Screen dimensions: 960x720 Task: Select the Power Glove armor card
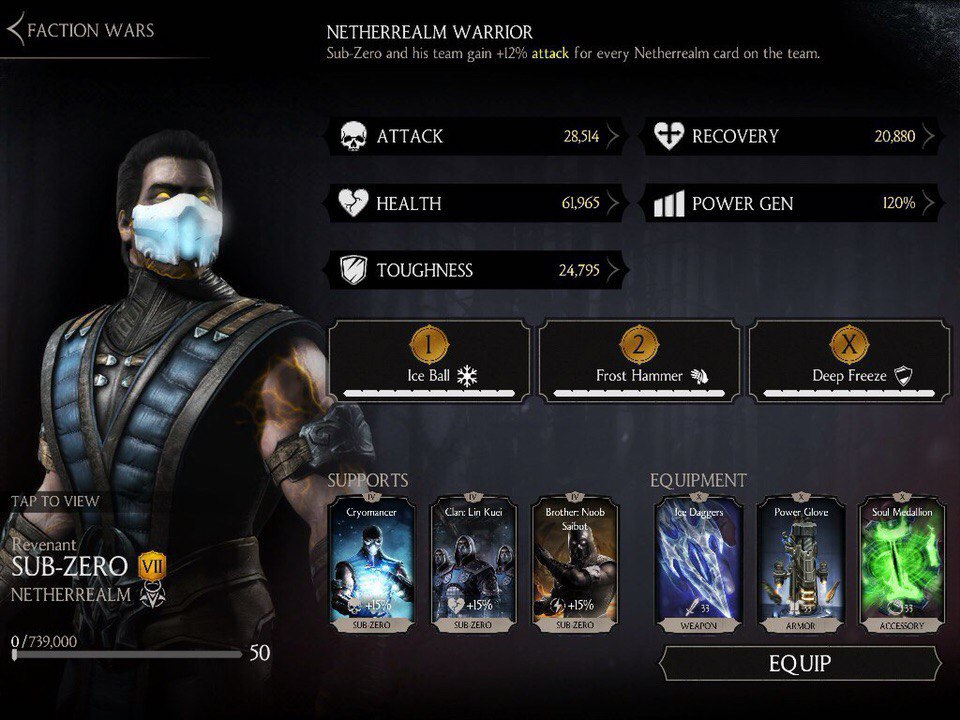pyautogui.click(x=799, y=564)
